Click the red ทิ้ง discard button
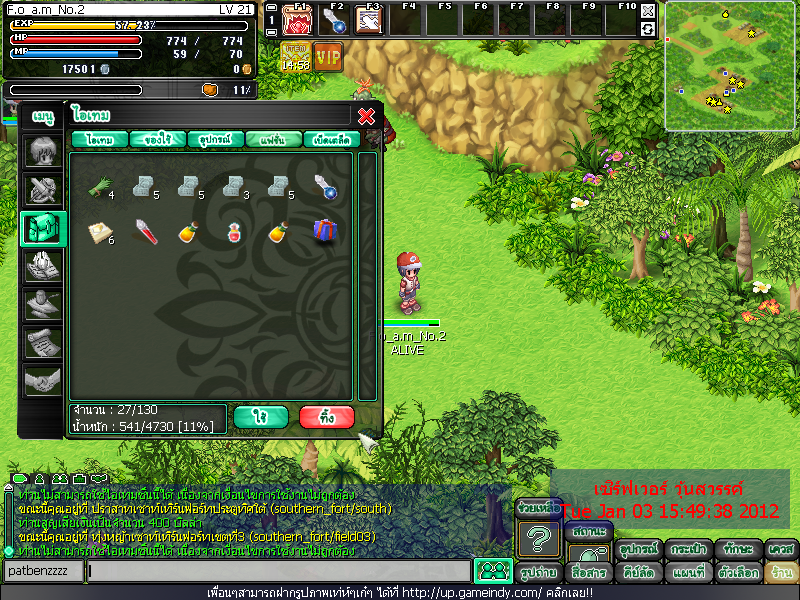The image size is (800, 600). click(326, 416)
